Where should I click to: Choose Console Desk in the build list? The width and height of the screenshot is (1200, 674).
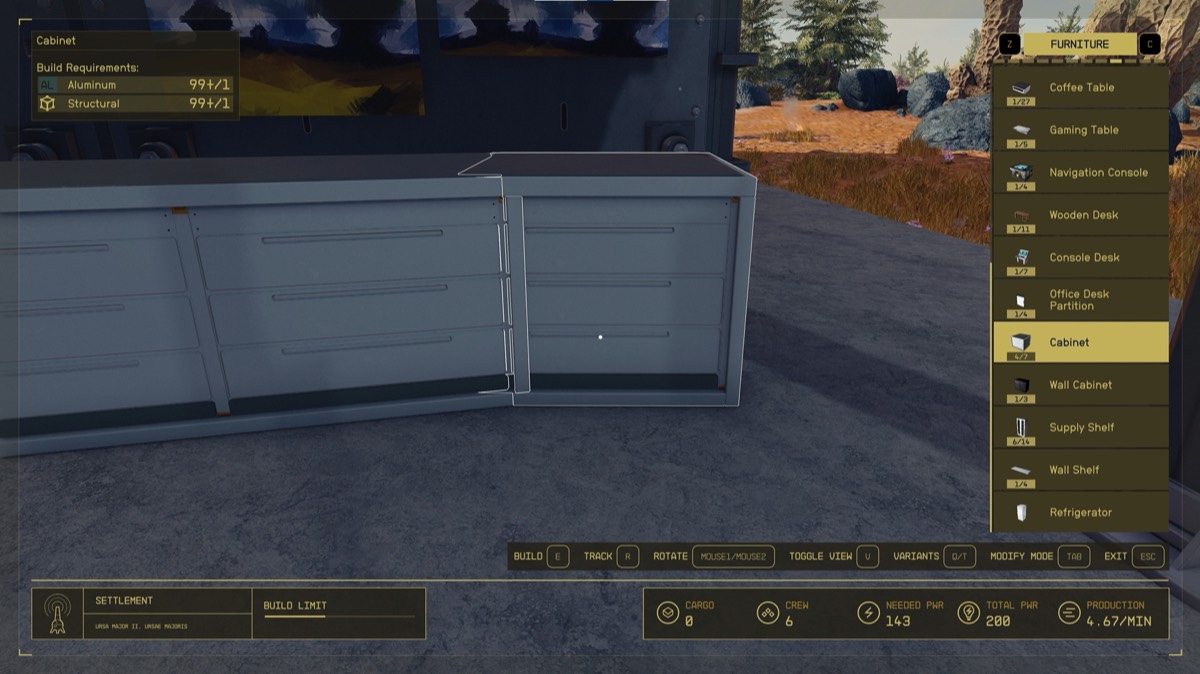click(1080, 257)
